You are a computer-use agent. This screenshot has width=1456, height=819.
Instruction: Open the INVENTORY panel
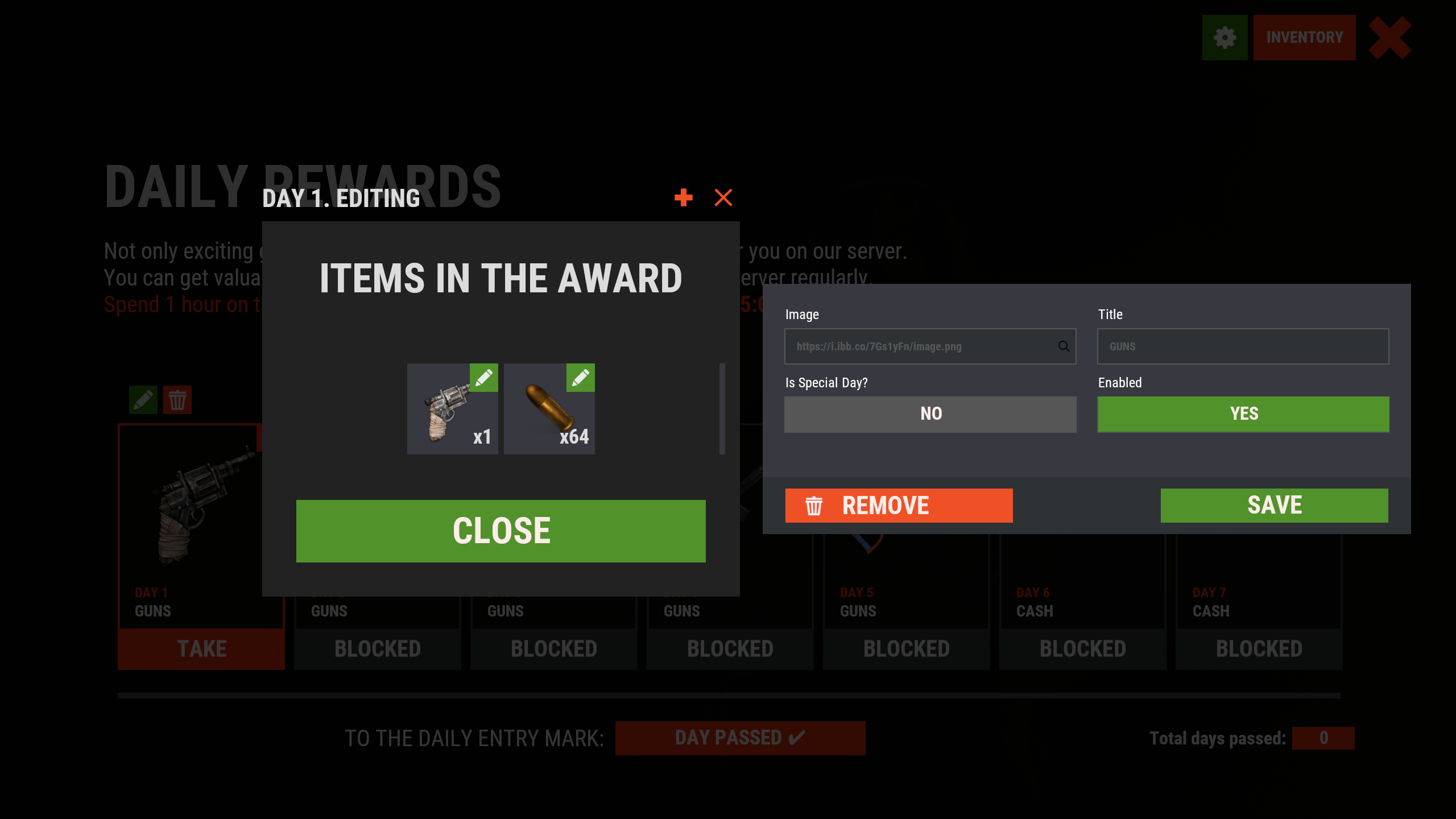1304,38
